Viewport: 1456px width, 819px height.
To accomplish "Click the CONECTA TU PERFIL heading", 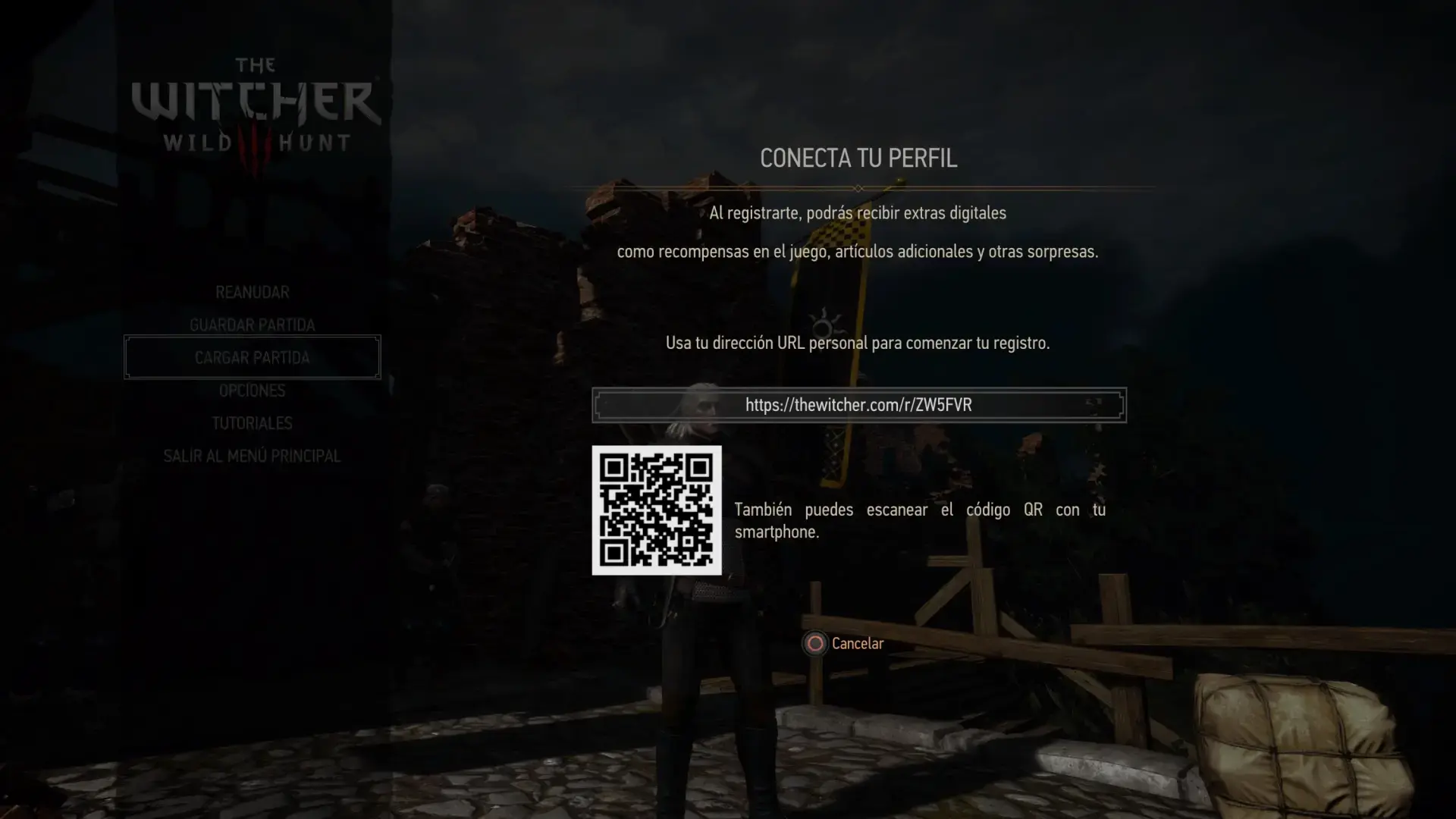I will pyautogui.click(x=858, y=158).
